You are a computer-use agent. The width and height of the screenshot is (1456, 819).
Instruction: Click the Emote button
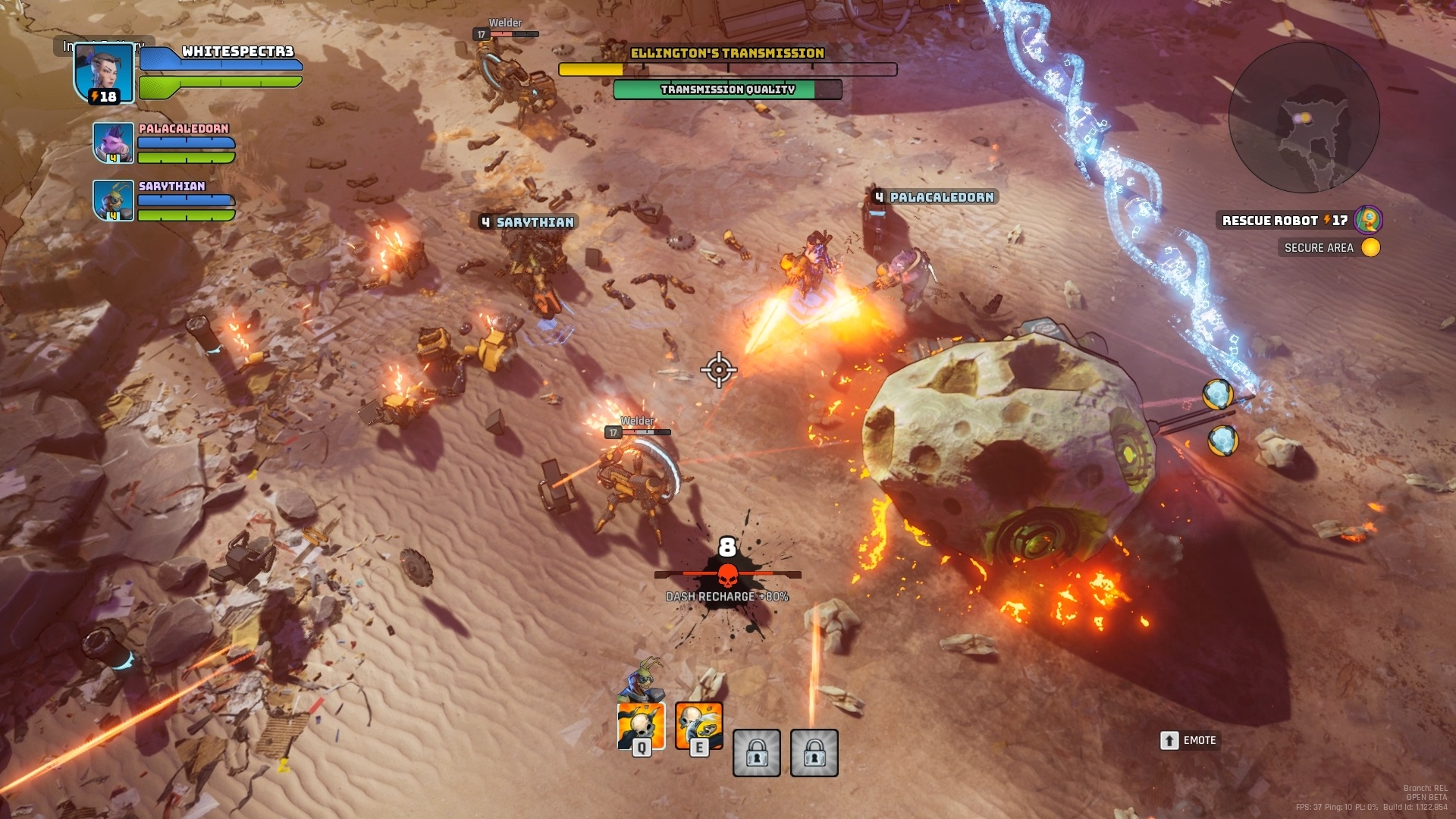(x=1189, y=740)
